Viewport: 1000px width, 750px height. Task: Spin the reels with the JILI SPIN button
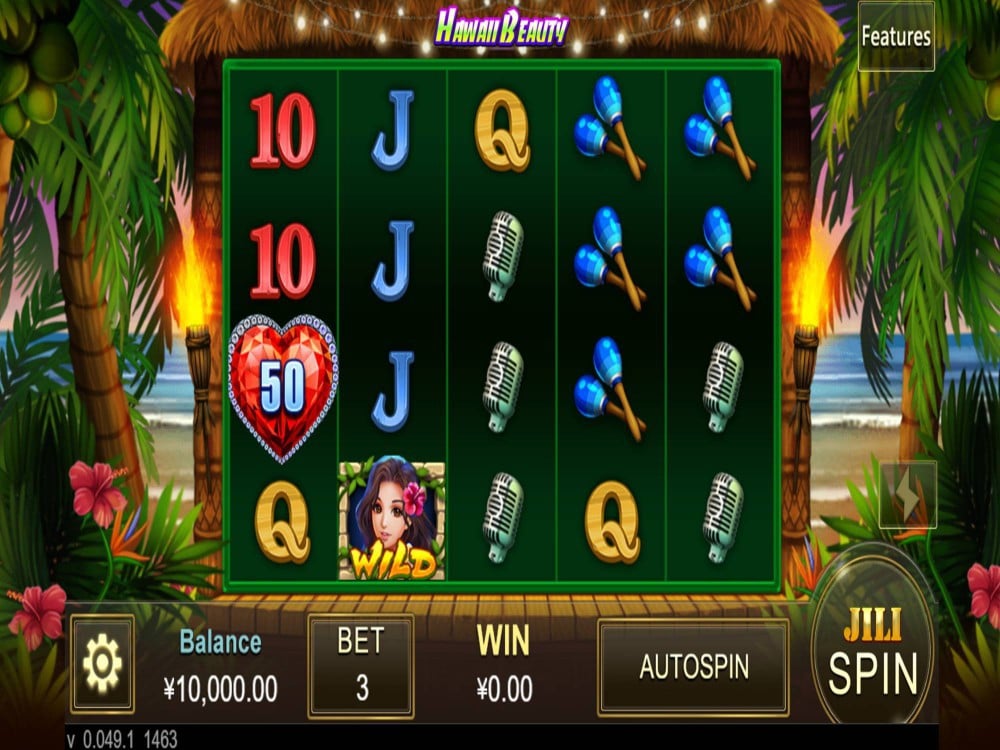[872, 653]
